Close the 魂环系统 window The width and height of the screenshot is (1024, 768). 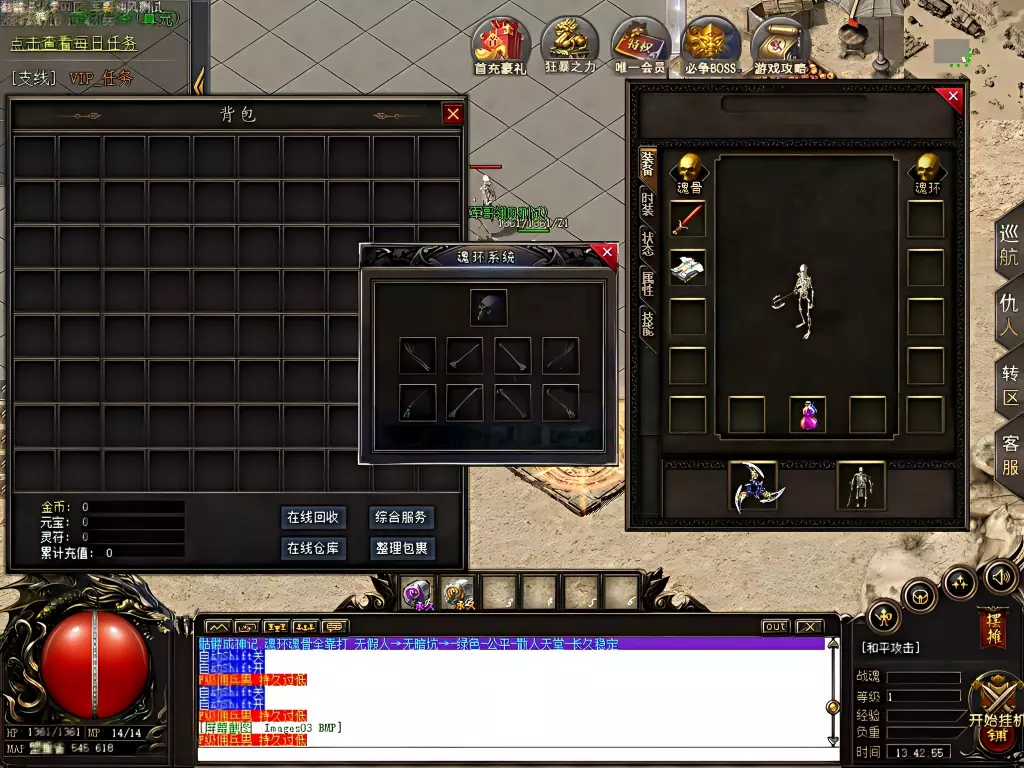tap(606, 254)
